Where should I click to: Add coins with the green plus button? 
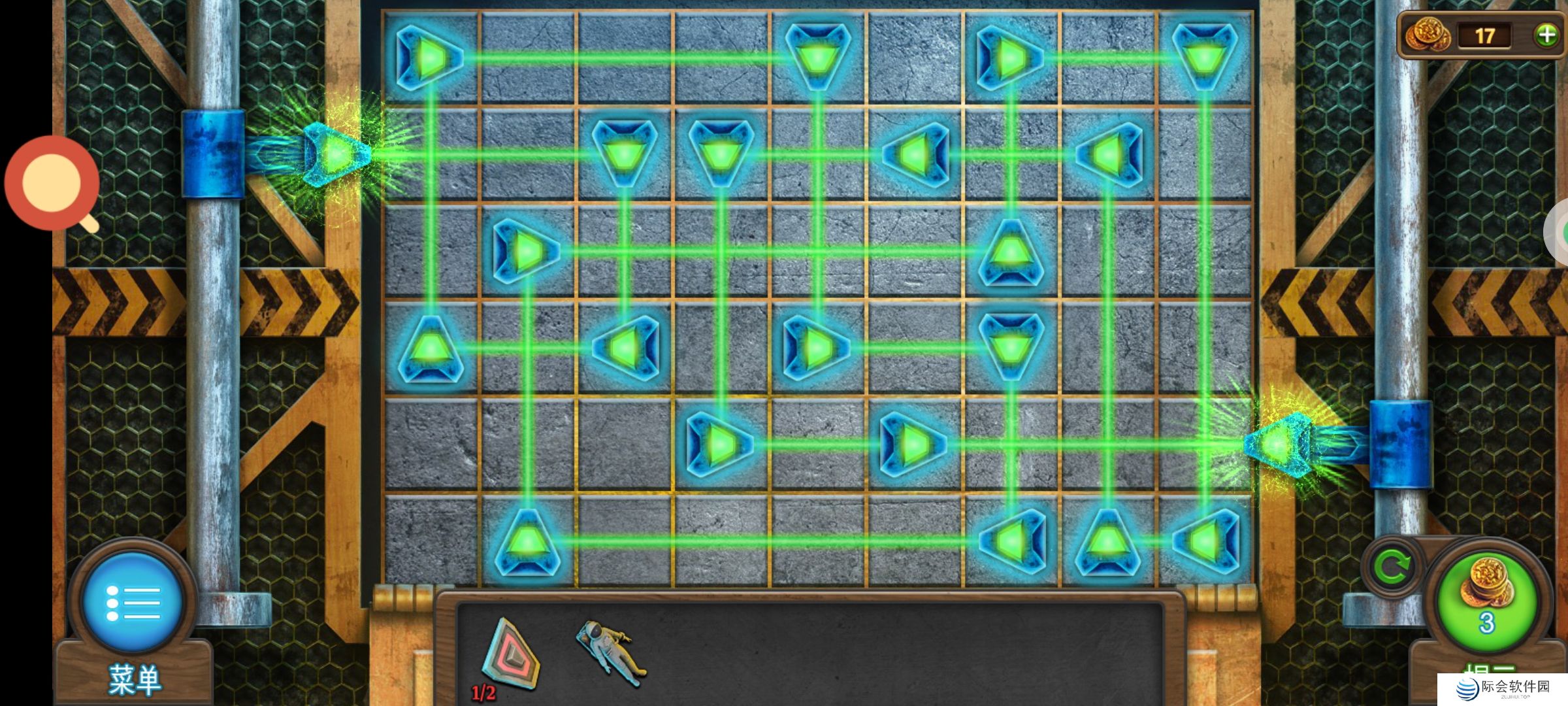pyautogui.click(x=1546, y=35)
